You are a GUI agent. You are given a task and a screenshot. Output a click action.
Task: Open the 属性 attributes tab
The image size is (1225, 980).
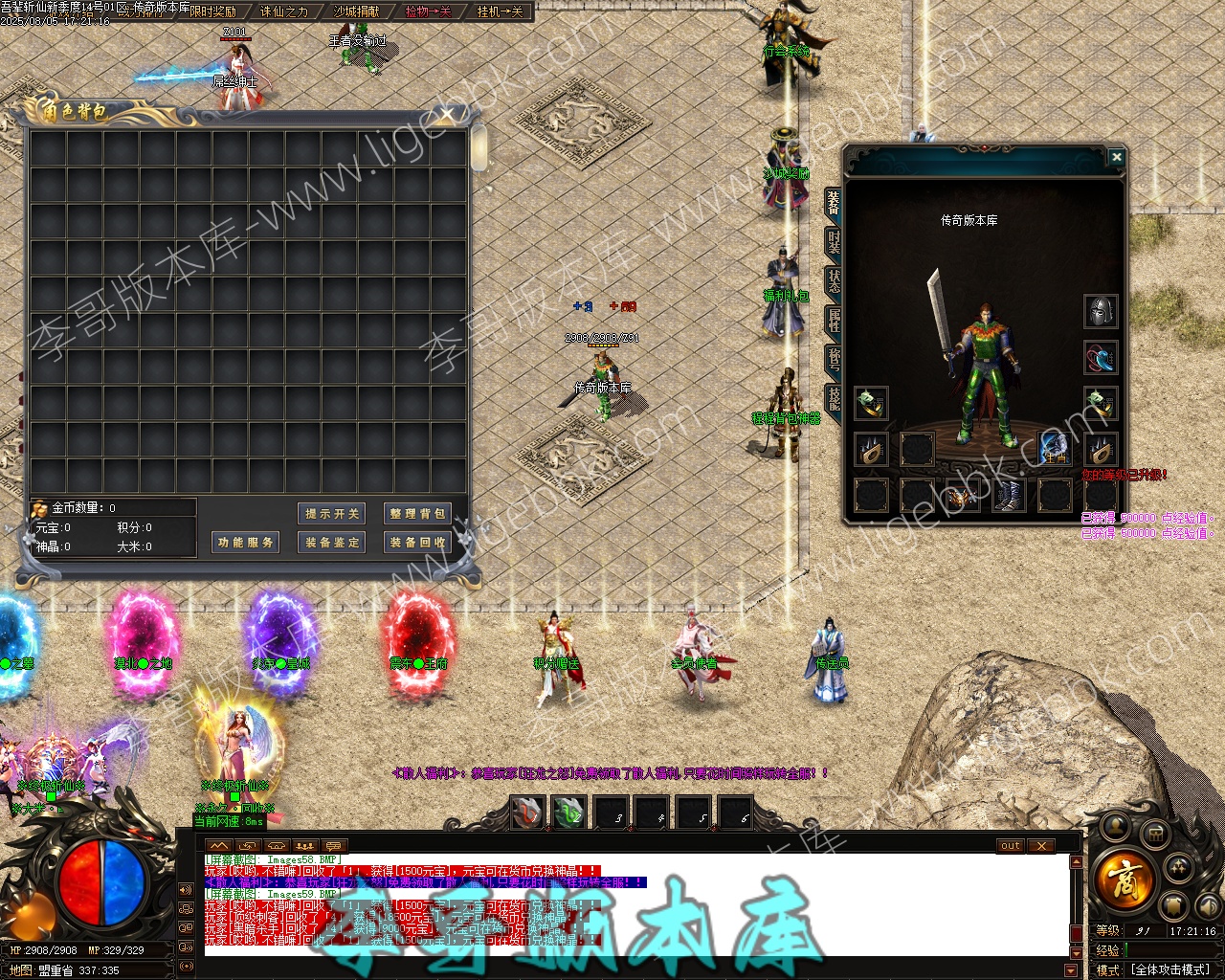point(834,321)
